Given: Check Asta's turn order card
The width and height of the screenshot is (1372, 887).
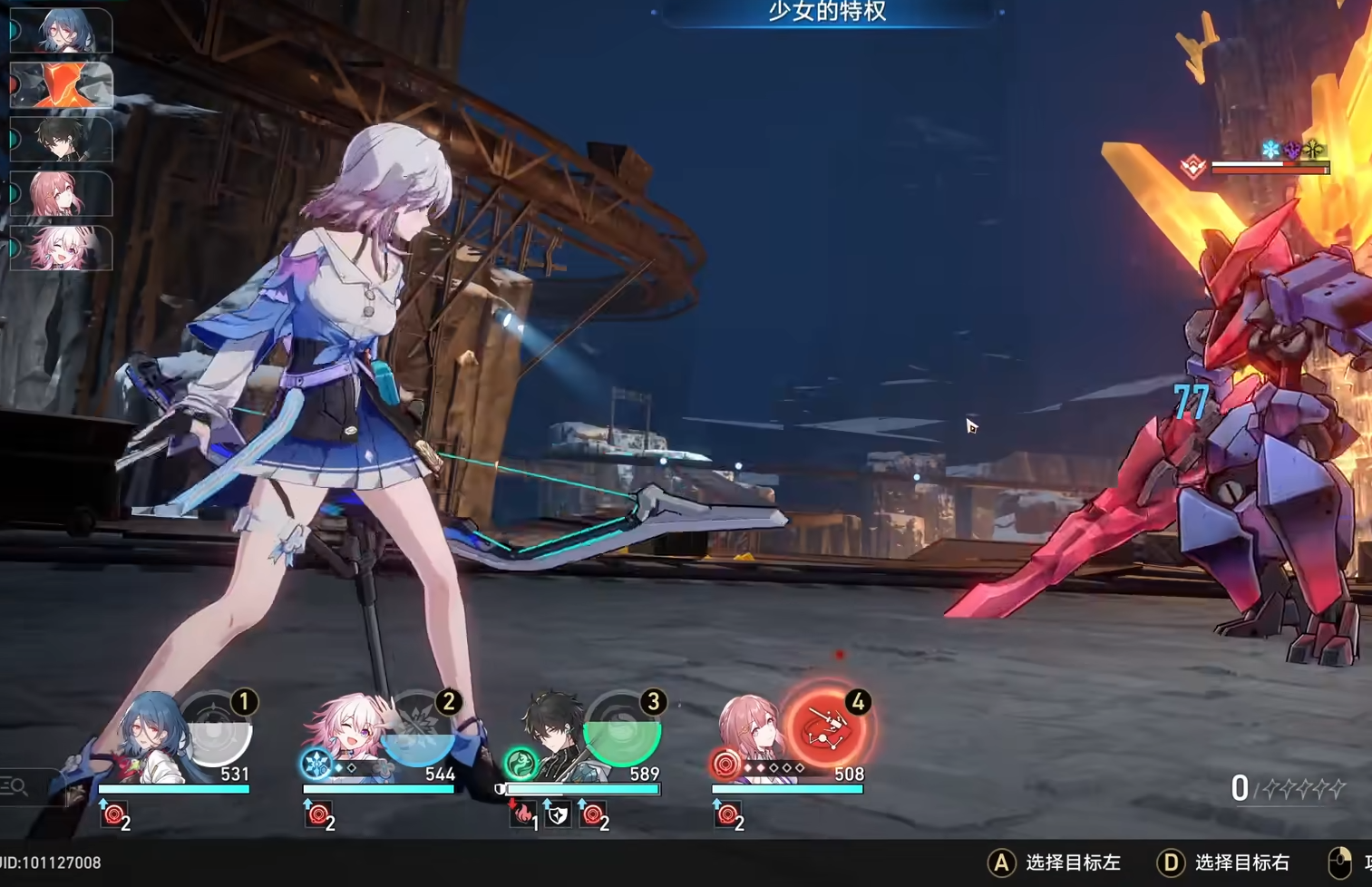Looking at the screenshot, I should (x=62, y=193).
